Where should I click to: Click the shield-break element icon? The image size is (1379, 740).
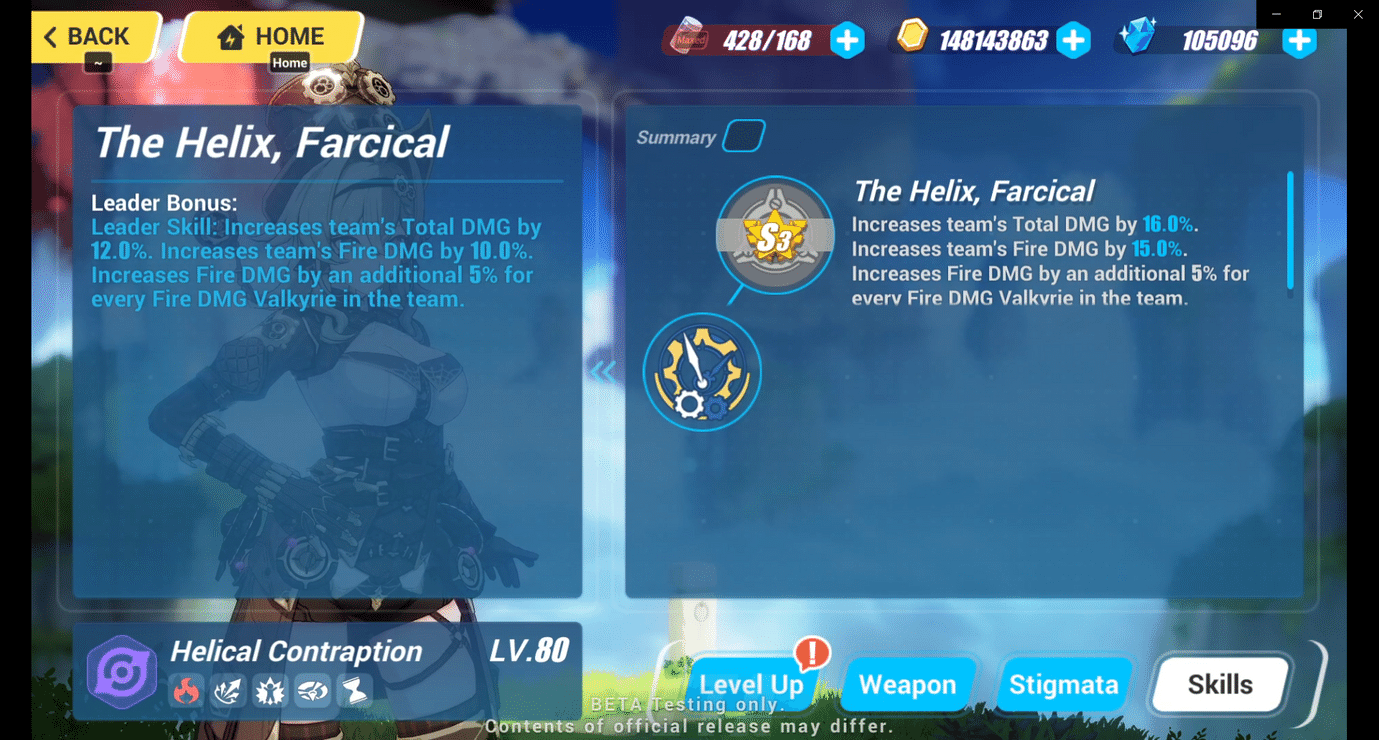[x=312, y=690]
